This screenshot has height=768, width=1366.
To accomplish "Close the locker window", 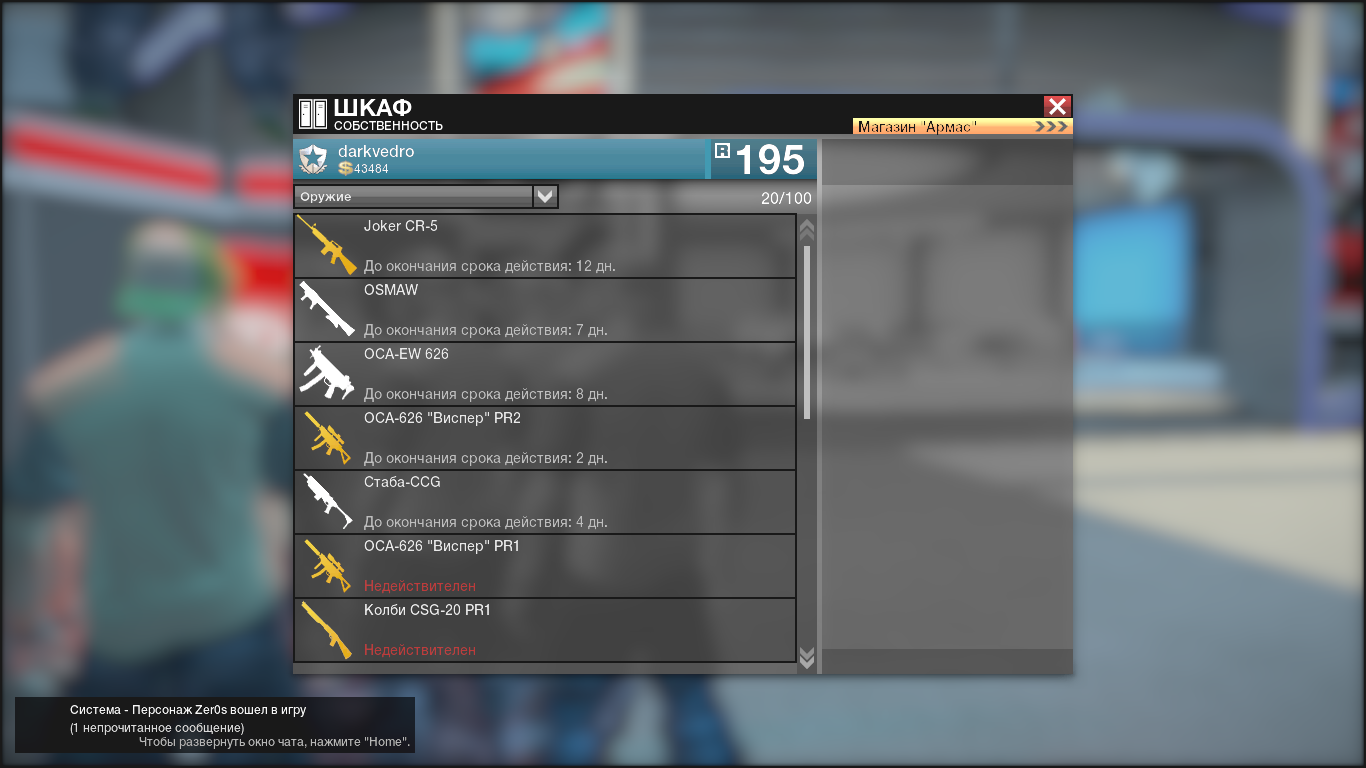I will 1057,106.
